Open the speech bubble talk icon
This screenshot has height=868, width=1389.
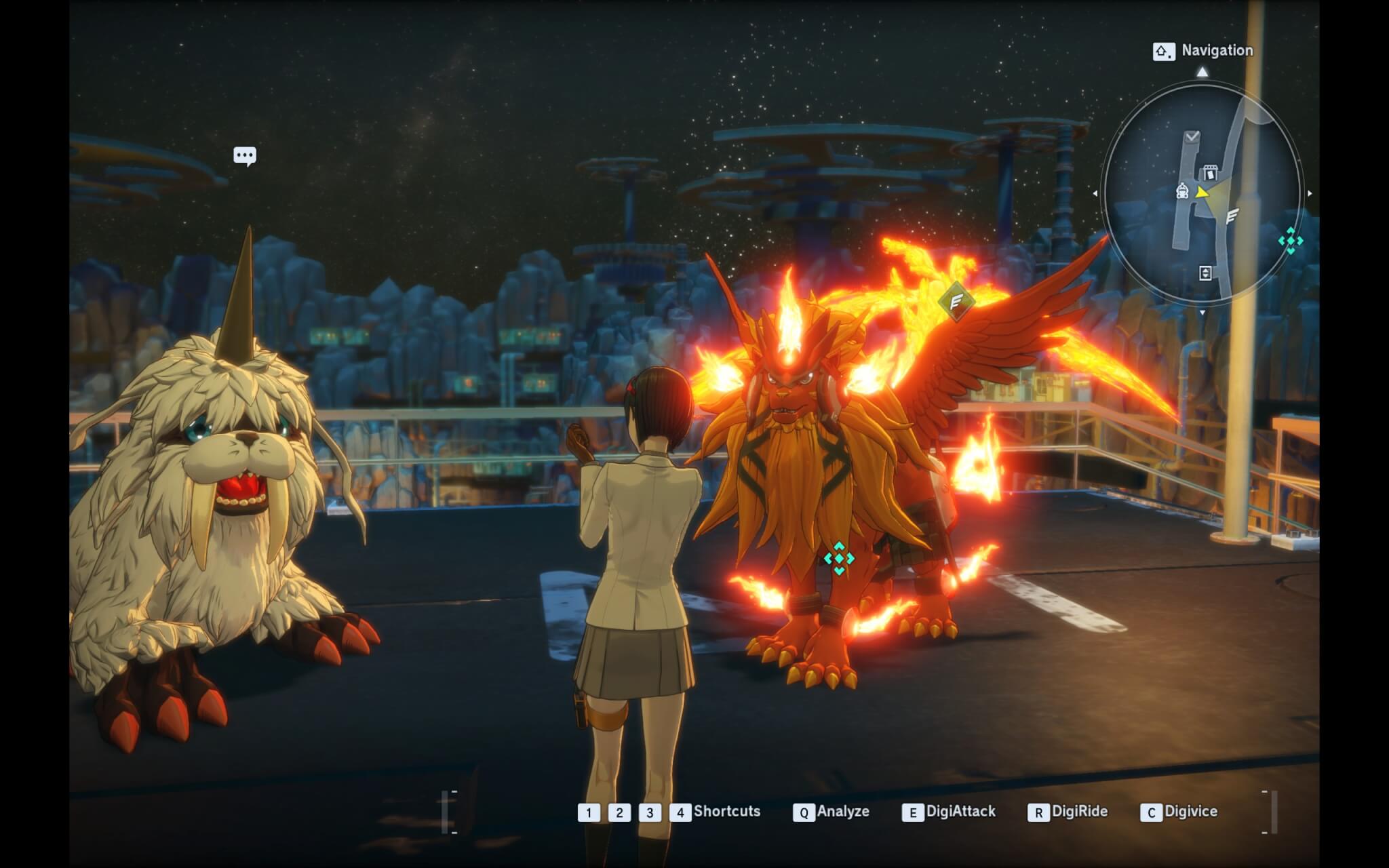pyautogui.click(x=245, y=156)
